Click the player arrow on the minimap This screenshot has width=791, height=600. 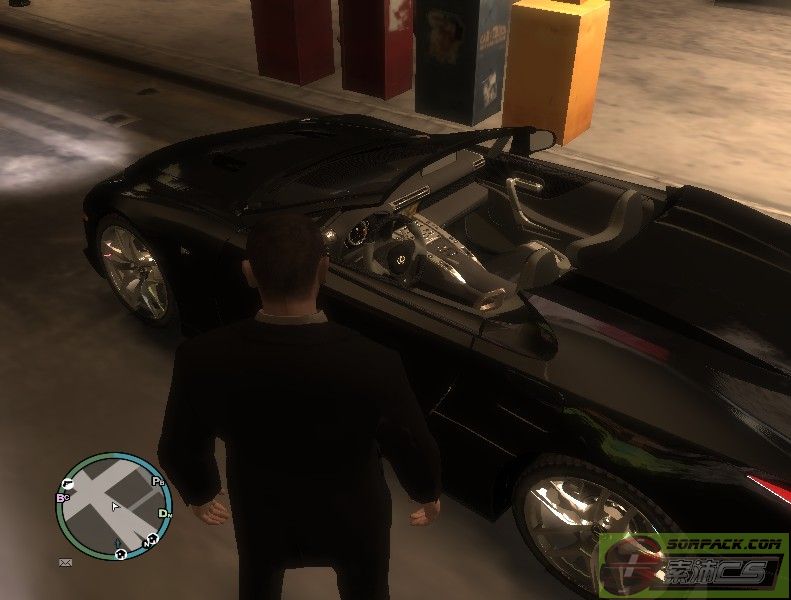tap(116, 506)
